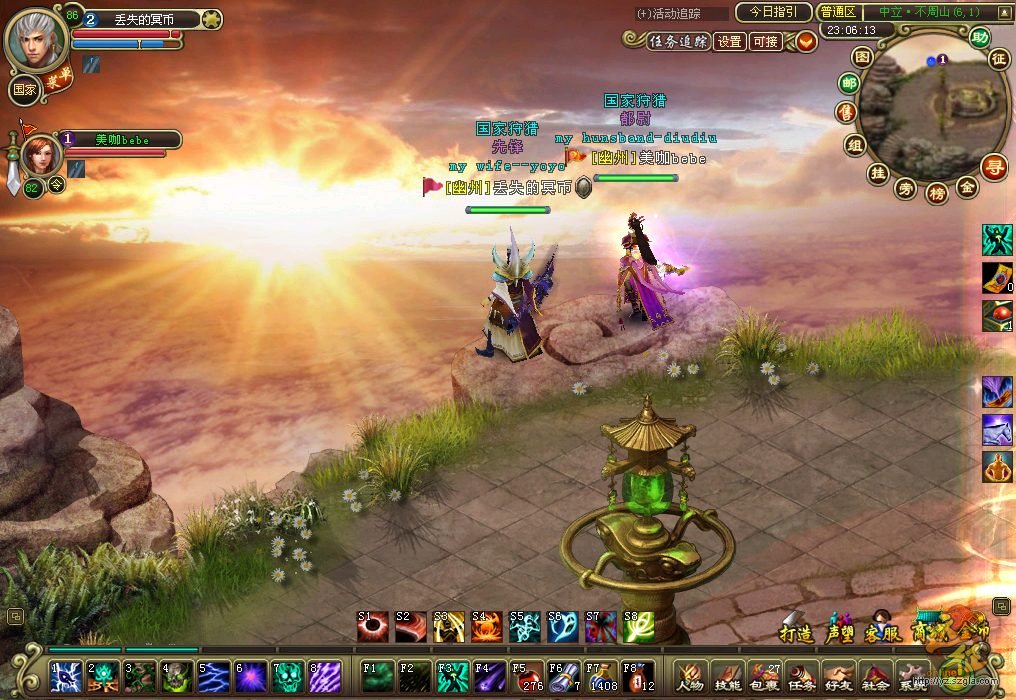Click the 国家 nation button under portrait
This screenshot has height=700, width=1016.
[24, 89]
